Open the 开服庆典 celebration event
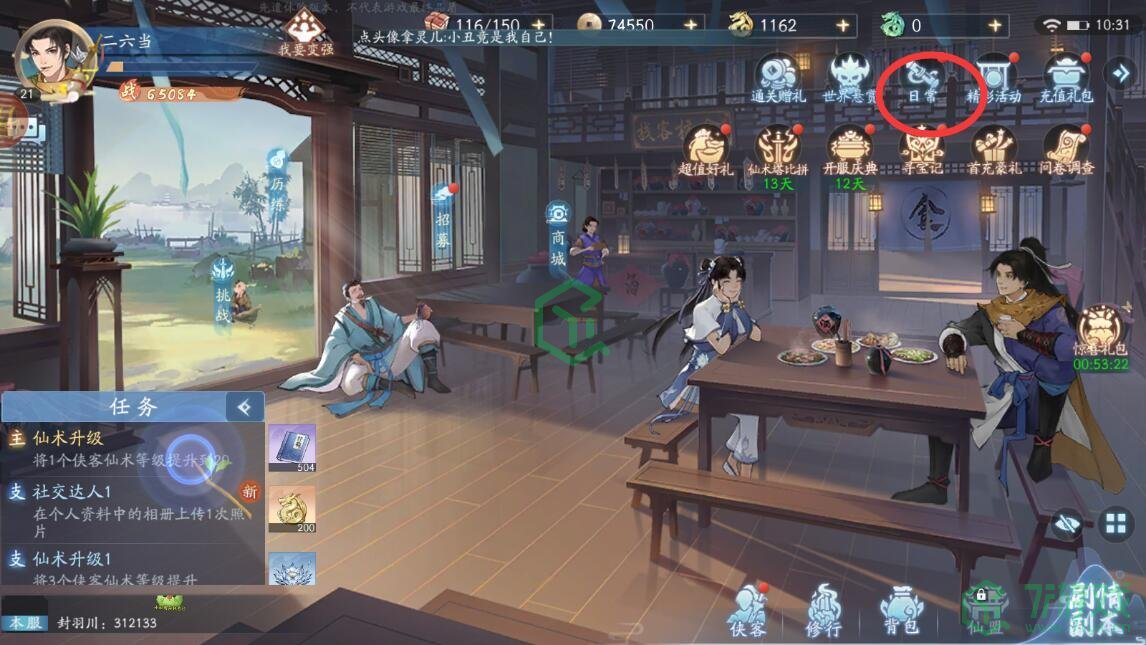Viewport: 1146px width, 645px height. coord(849,149)
